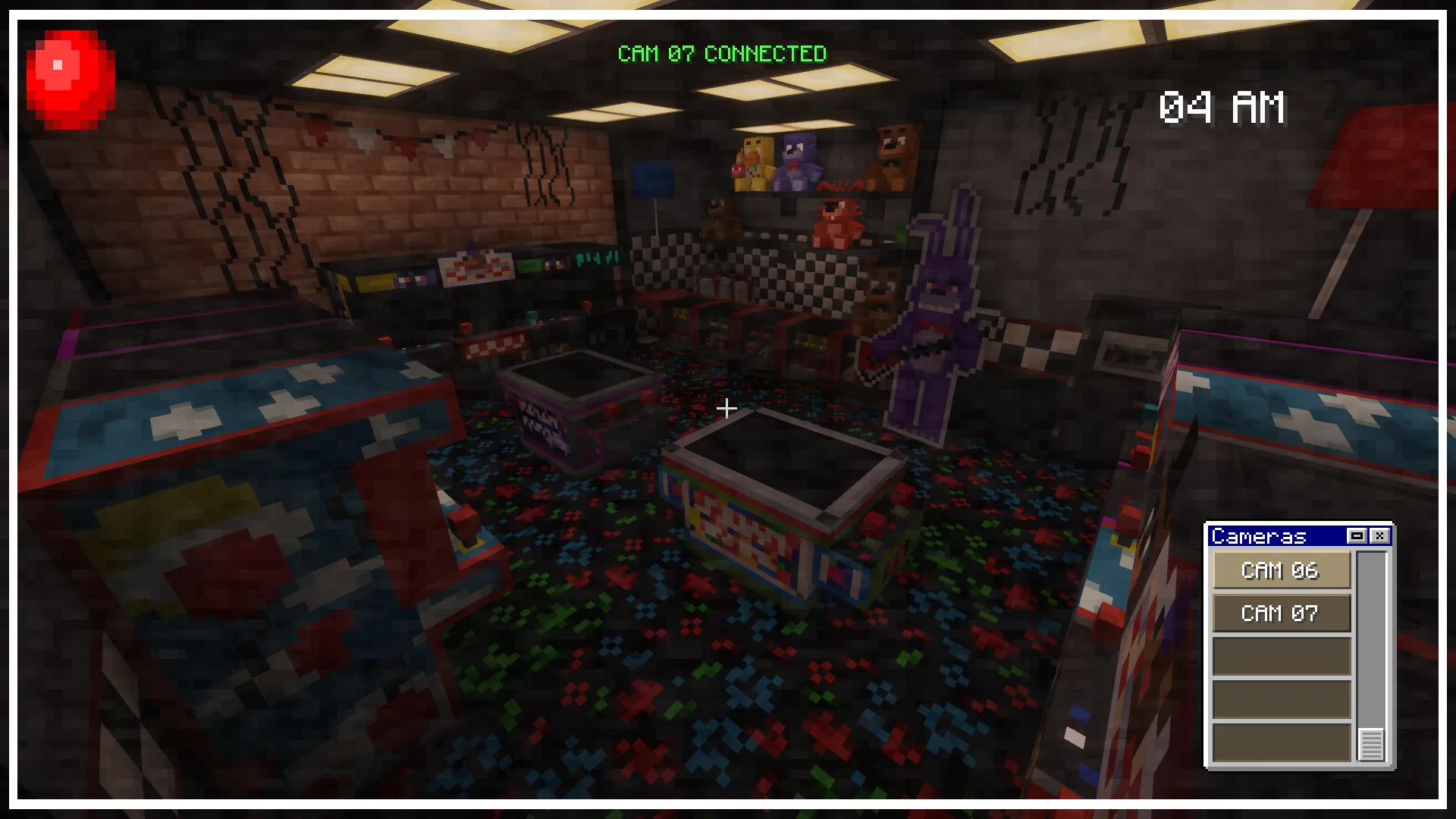Viewport: 1456px width, 819px height.
Task: Click the first empty camera slot
Action: click(1282, 654)
